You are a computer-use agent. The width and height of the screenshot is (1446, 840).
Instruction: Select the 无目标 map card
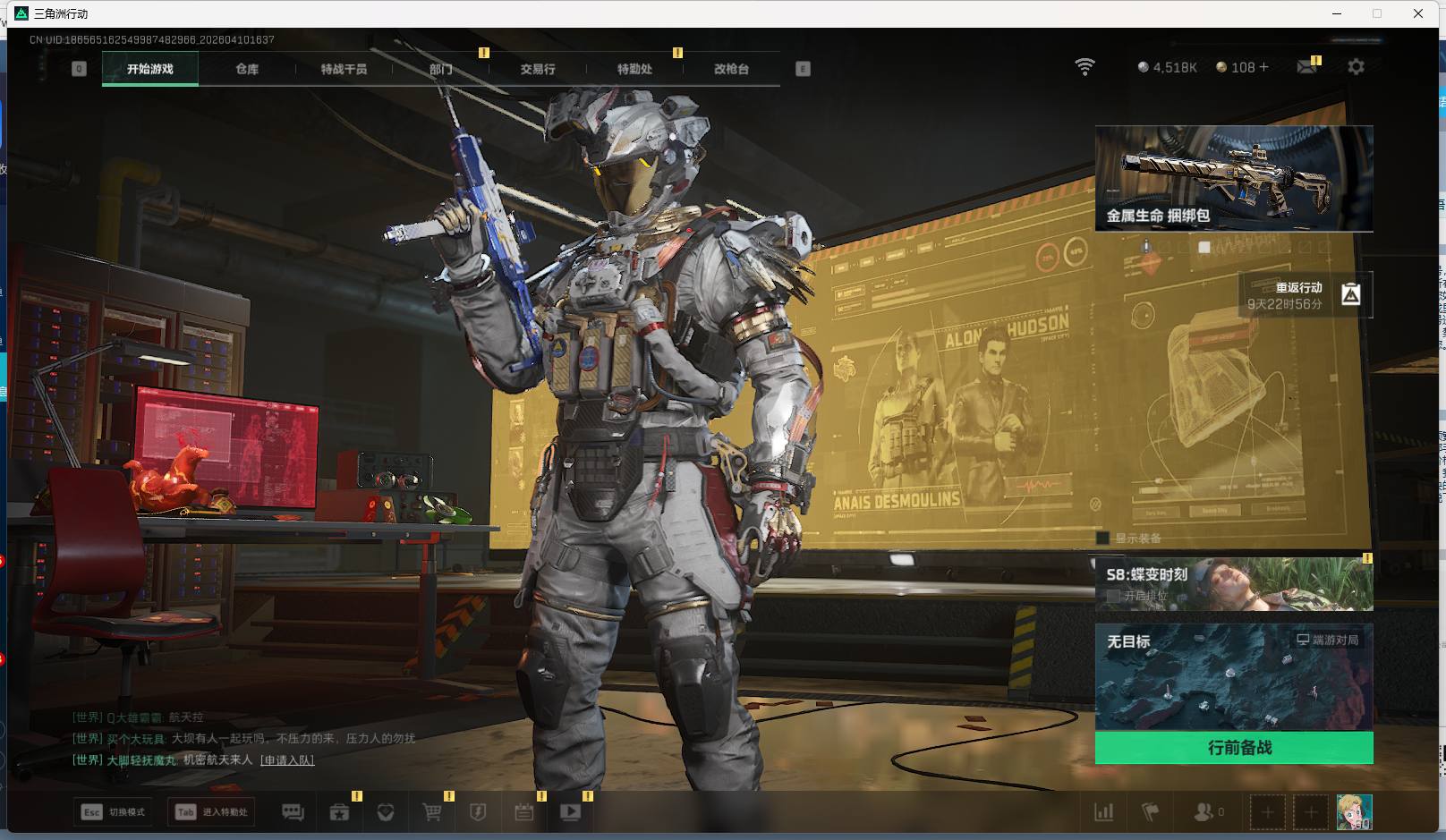[1233, 677]
